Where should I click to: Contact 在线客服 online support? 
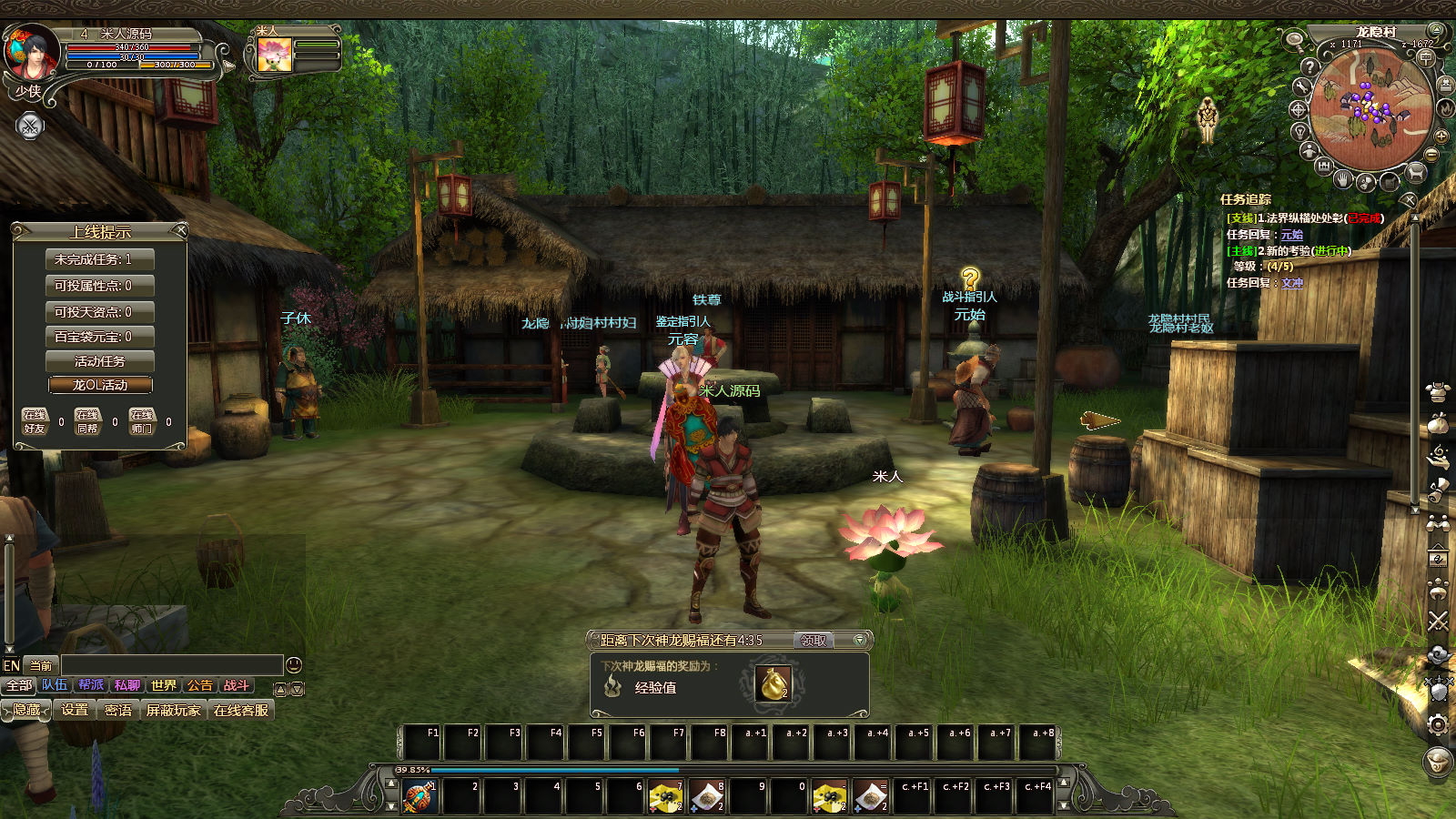241,710
